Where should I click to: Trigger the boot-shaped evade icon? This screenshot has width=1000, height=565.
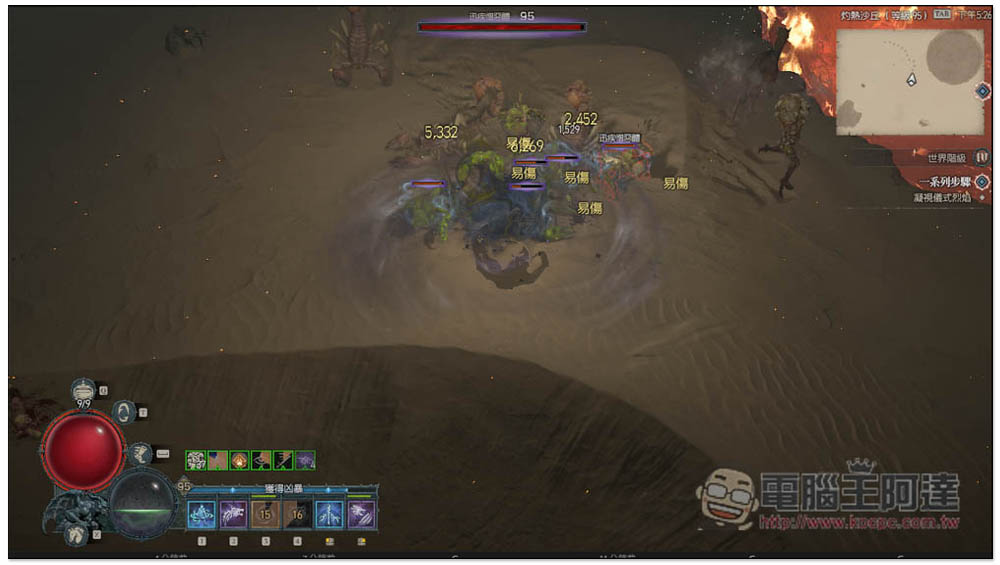(x=140, y=452)
